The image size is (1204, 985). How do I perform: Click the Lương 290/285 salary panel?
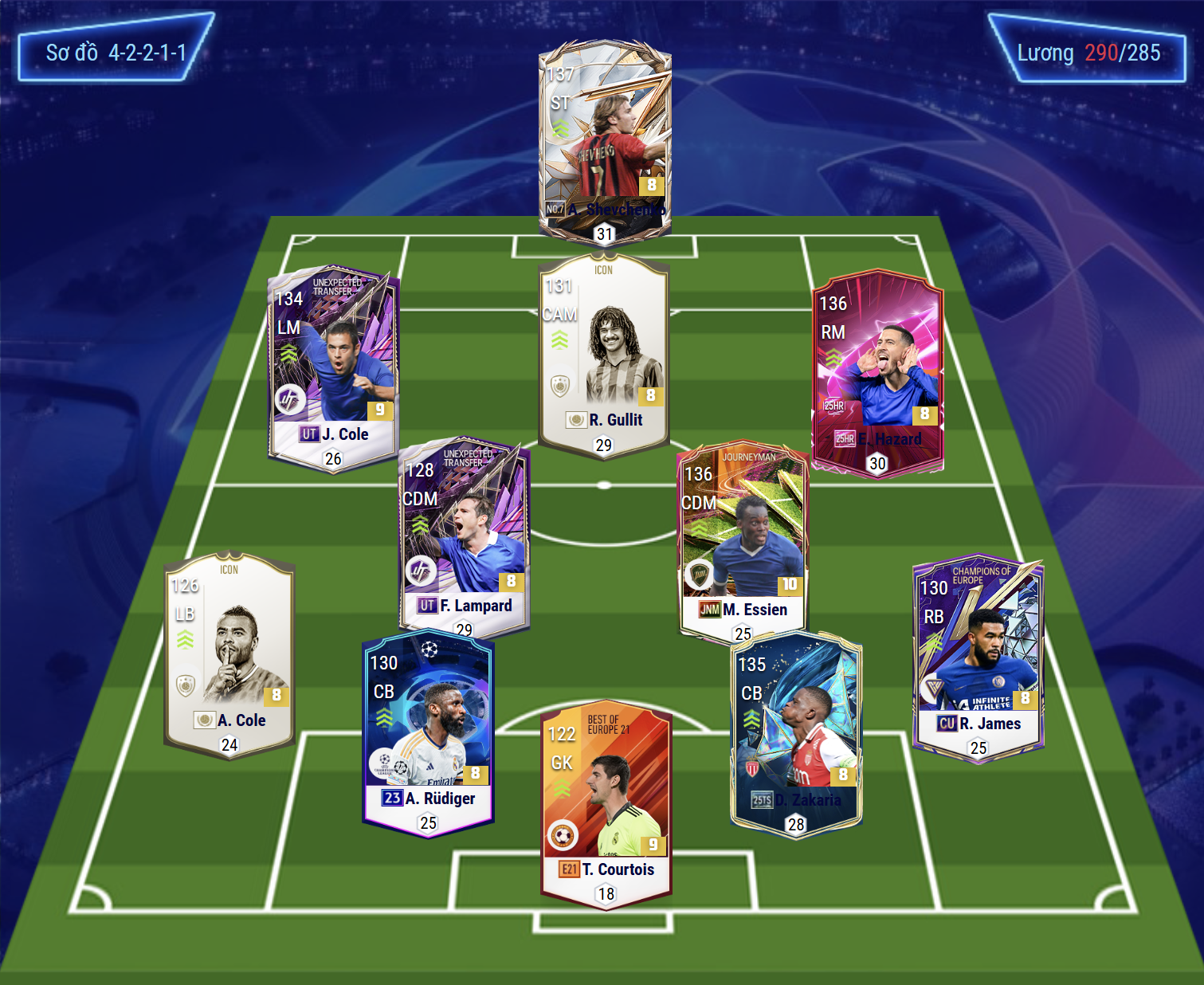1088,53
